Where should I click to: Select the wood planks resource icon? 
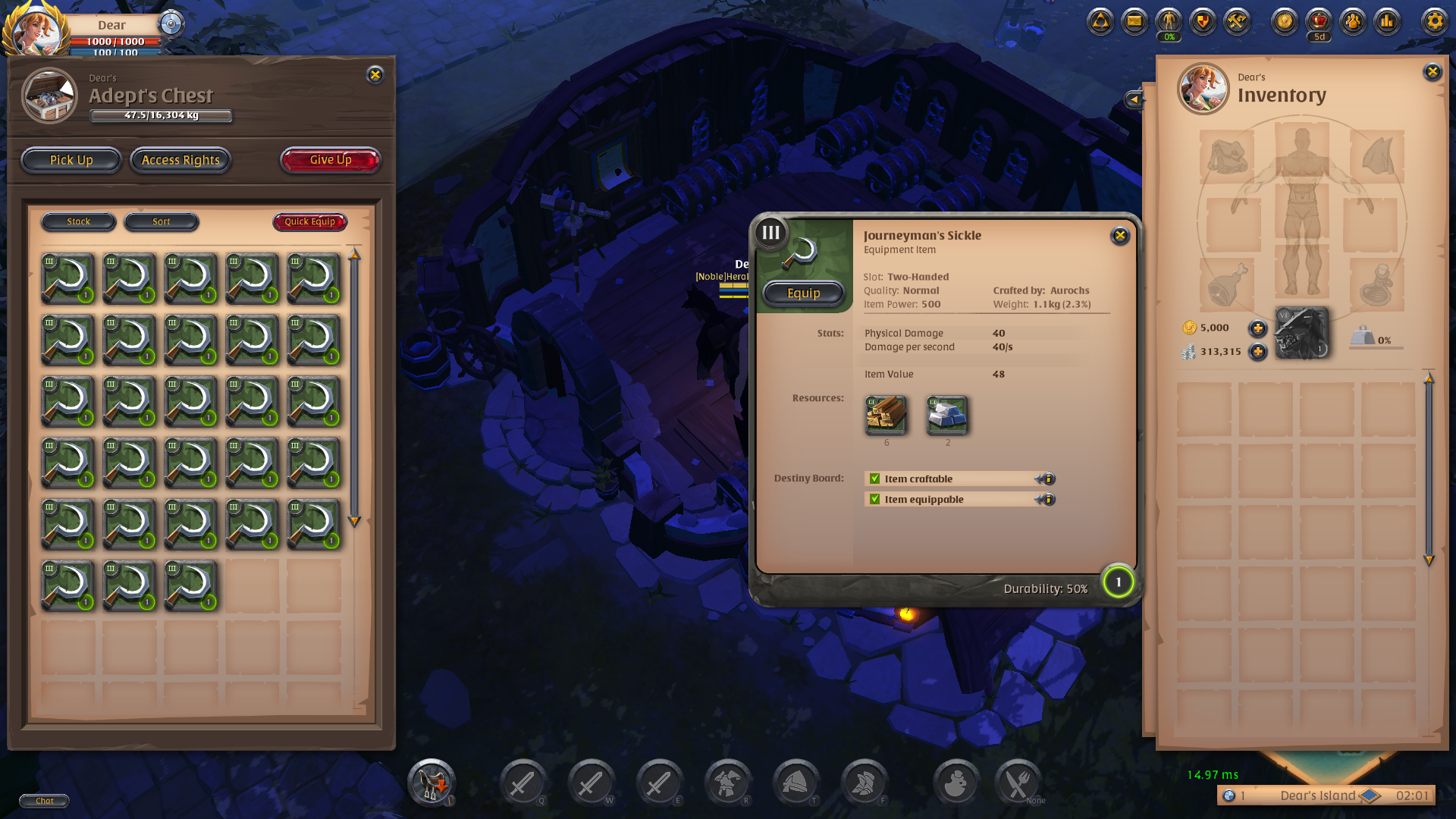click(x=886, y=415)
